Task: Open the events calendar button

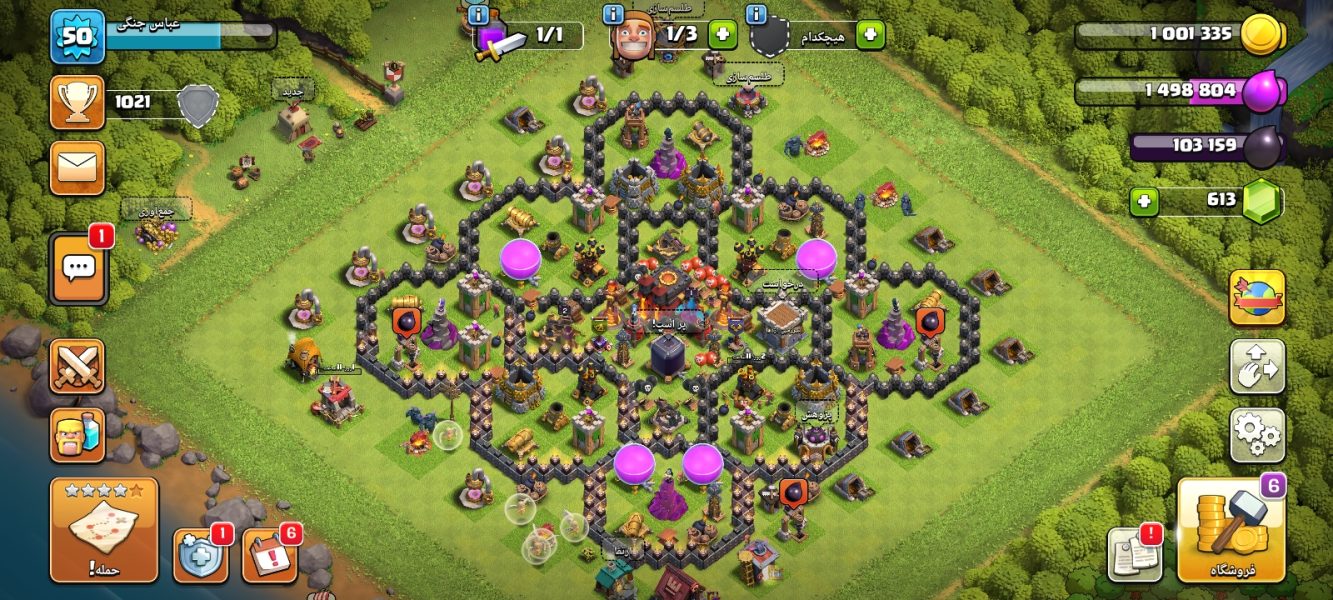Action: [x=270, y=556]
